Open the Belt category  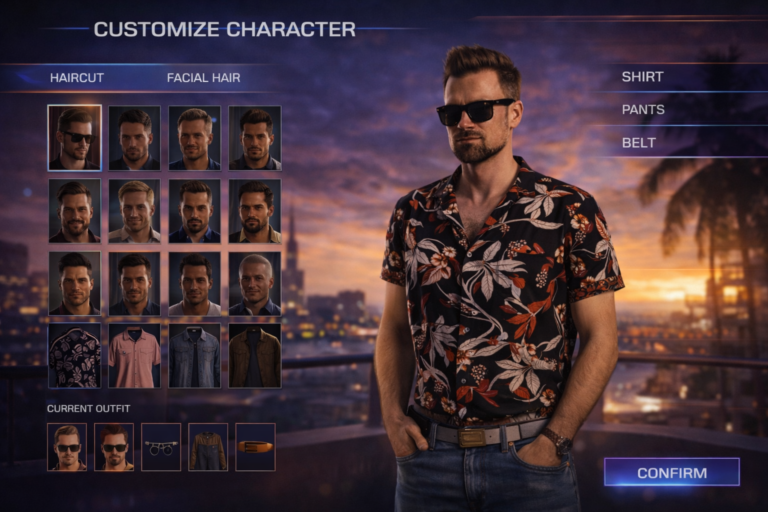coord(639,142)
